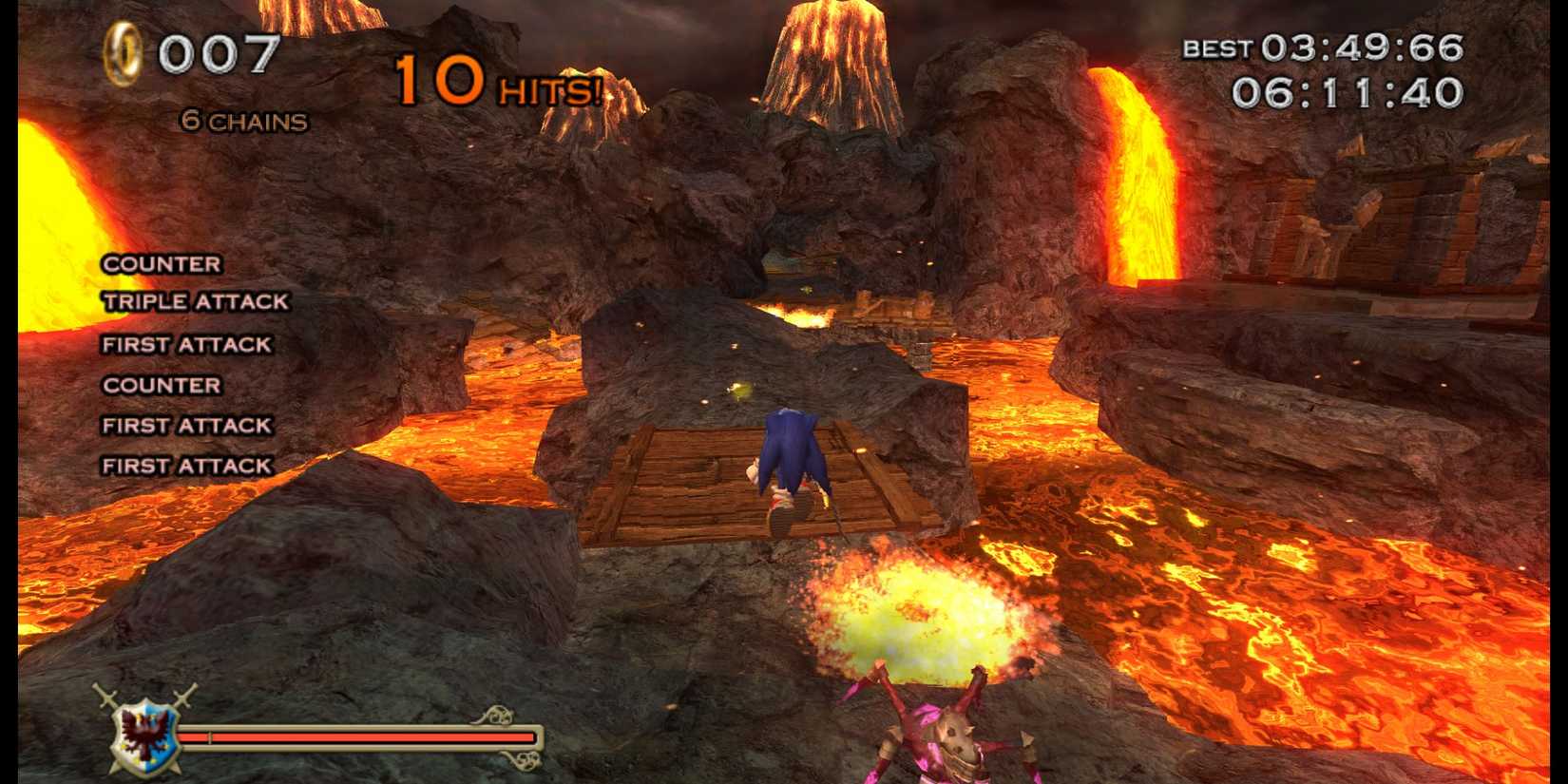Screen dimensions: 1568x784
Task: Collapse the action log list
Action: pyautogui.click(x=185, y=364)
